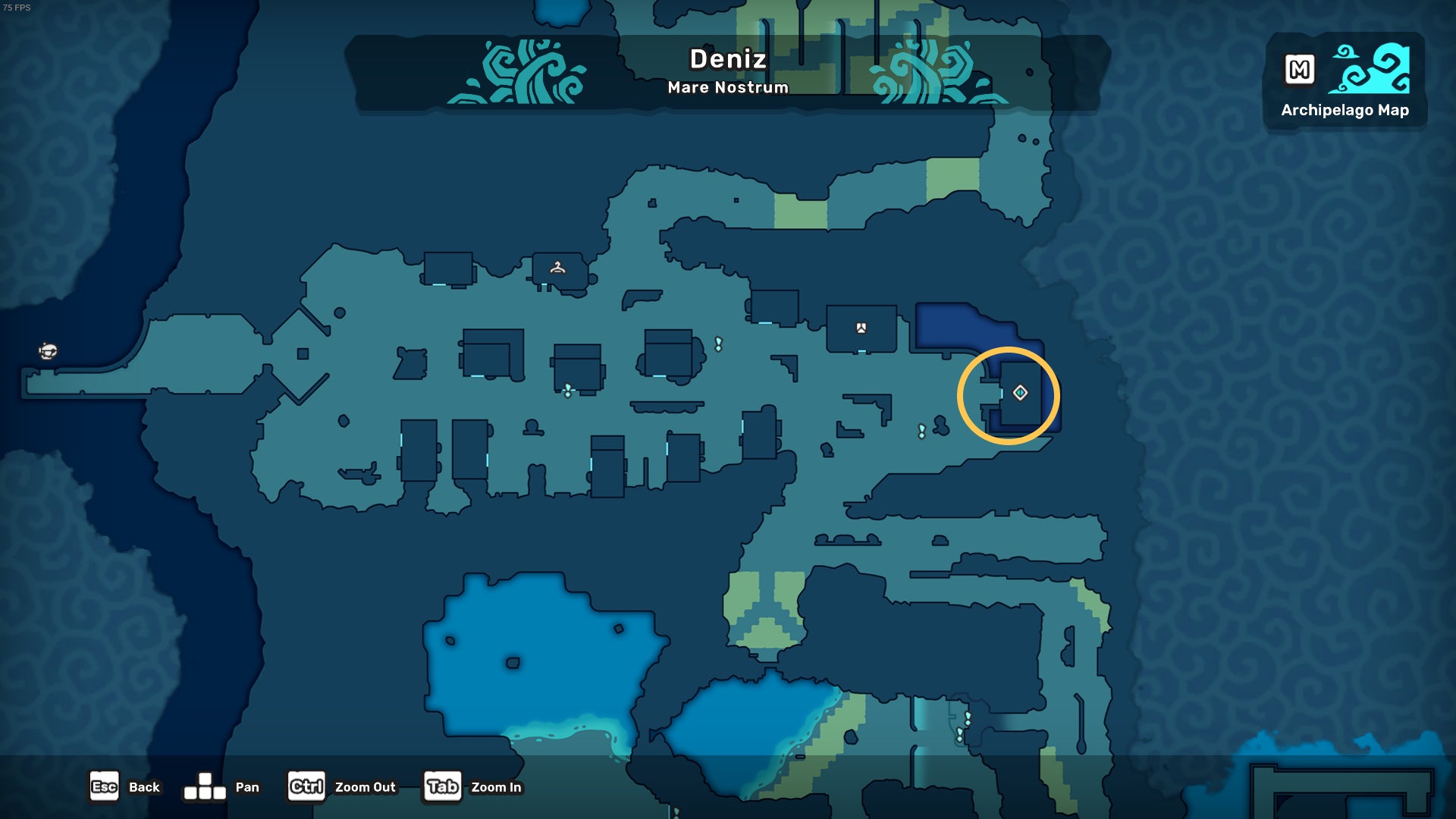The height and width of the screenshot is (819, 1456).
Task: Click the Mare Nostrum subtitle text
Action: tap(729, 87)
